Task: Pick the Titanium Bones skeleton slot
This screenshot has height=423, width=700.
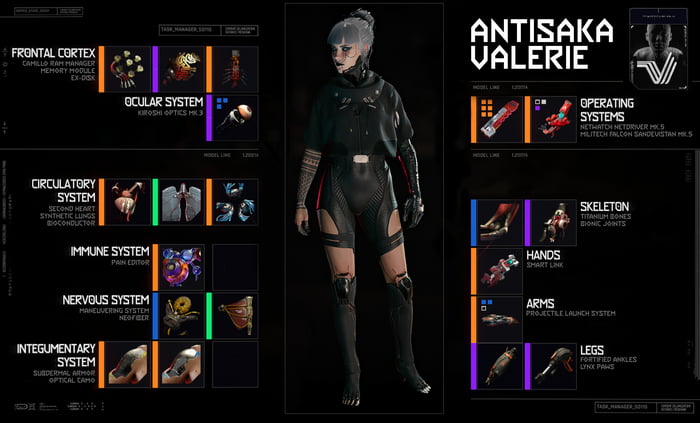Action: pyautogui.click(x=499, y=222)
